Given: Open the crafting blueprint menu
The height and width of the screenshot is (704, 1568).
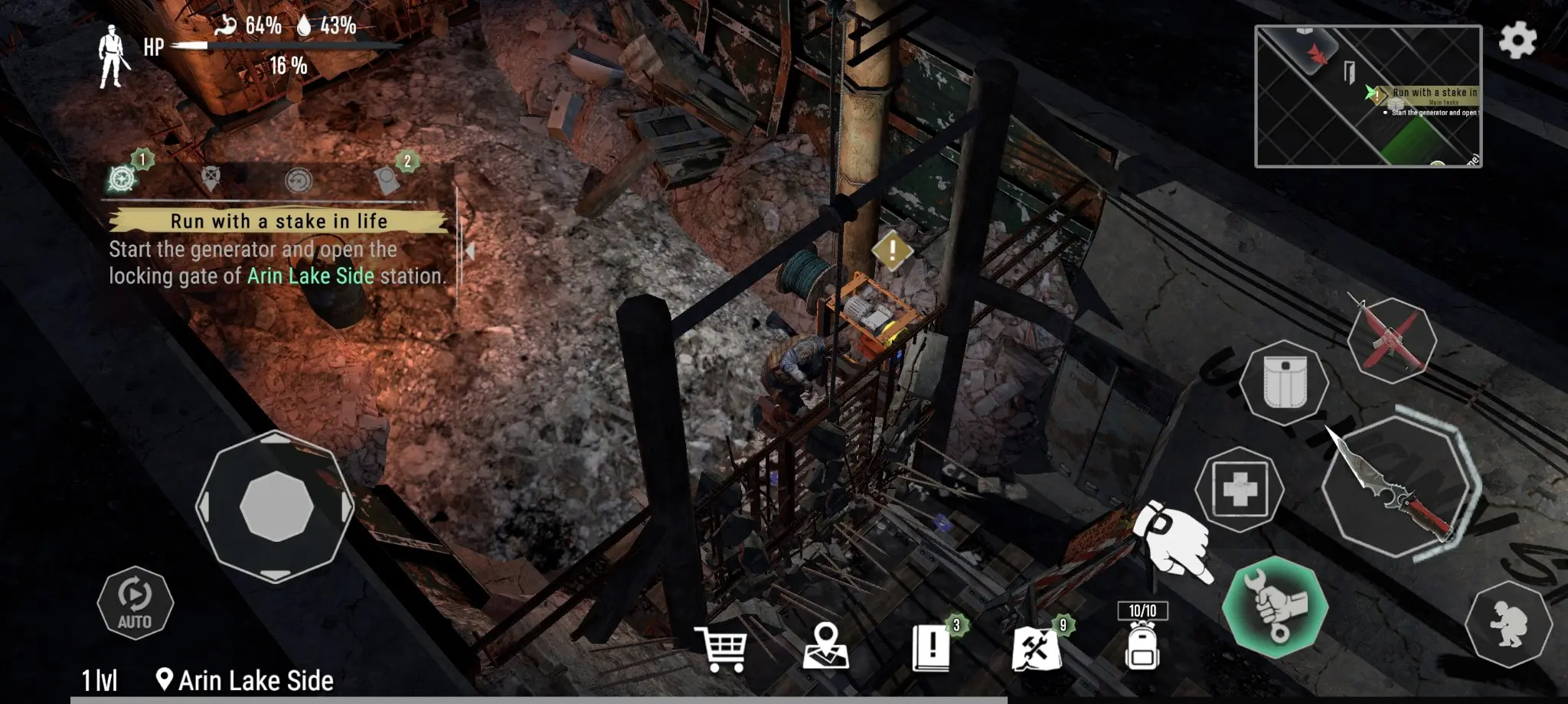Looking at the screenshot, I should (1036, 649).
